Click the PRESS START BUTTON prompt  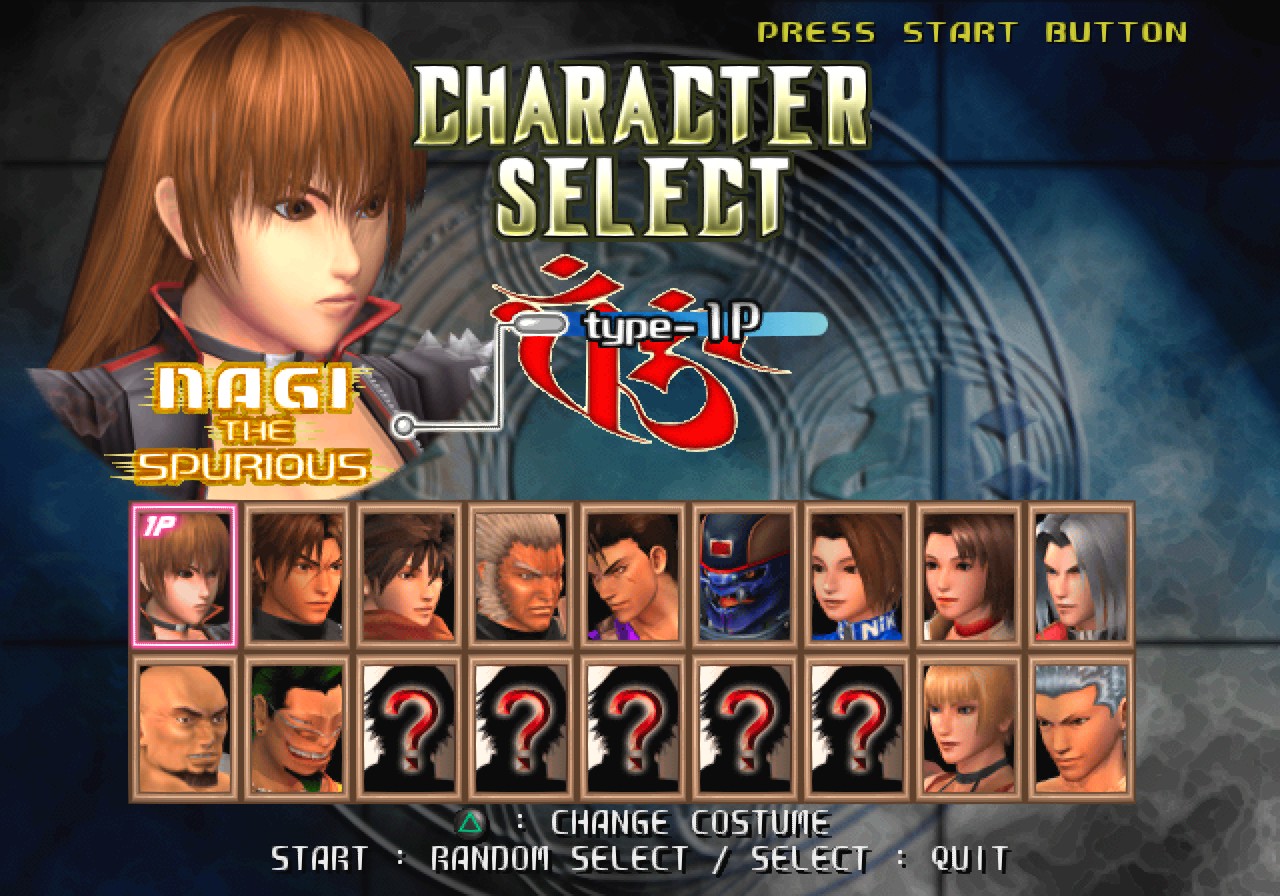970,31
